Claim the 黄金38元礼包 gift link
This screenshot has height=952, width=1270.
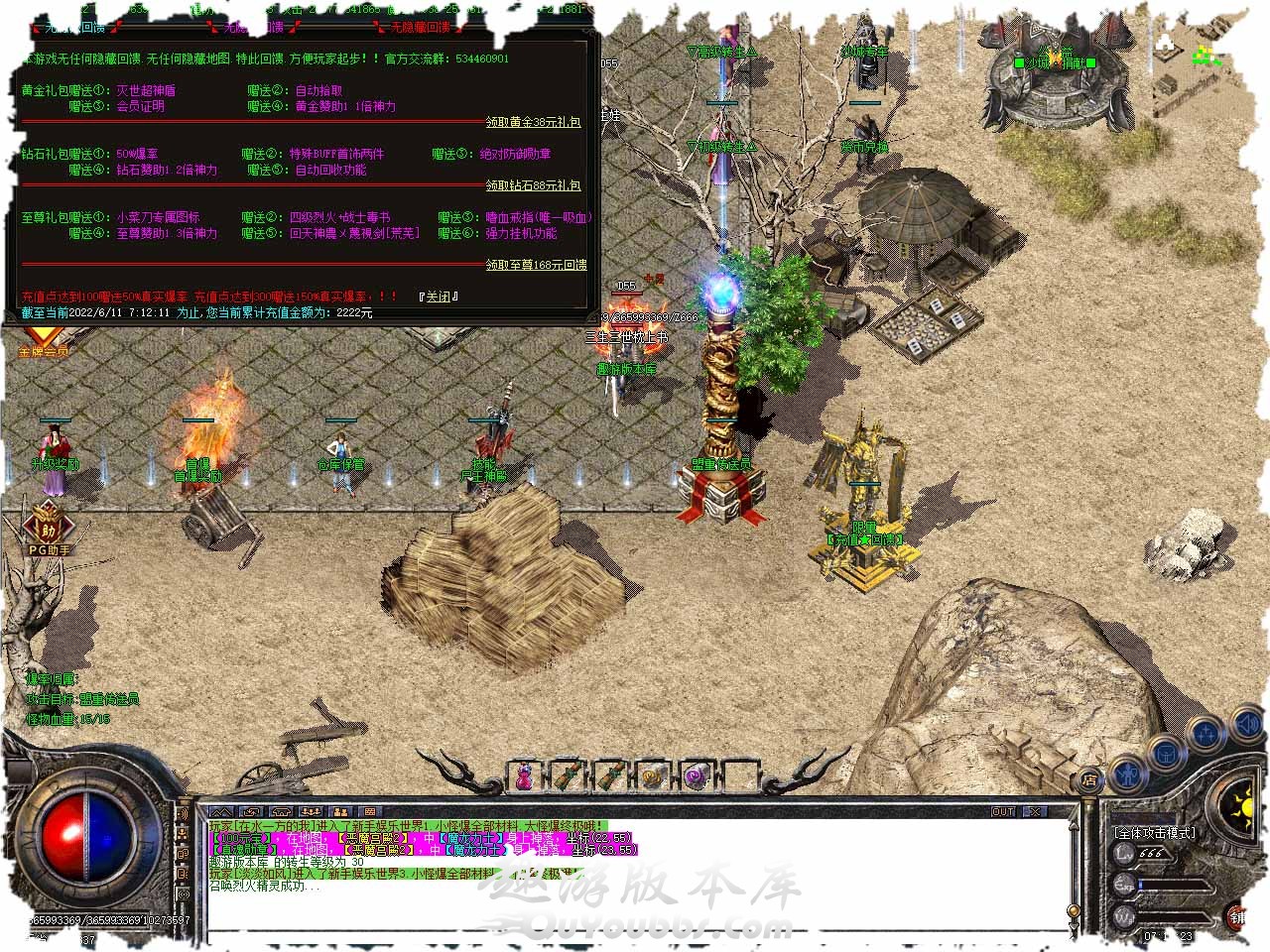pyautogui.click(x=533, y=122)
